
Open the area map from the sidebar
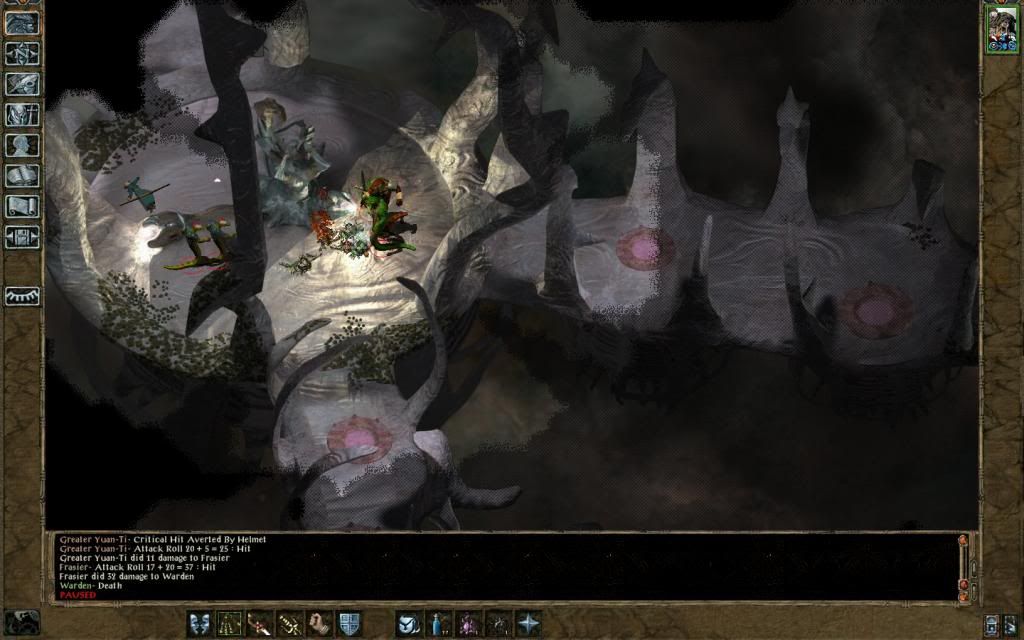point(22,53)
